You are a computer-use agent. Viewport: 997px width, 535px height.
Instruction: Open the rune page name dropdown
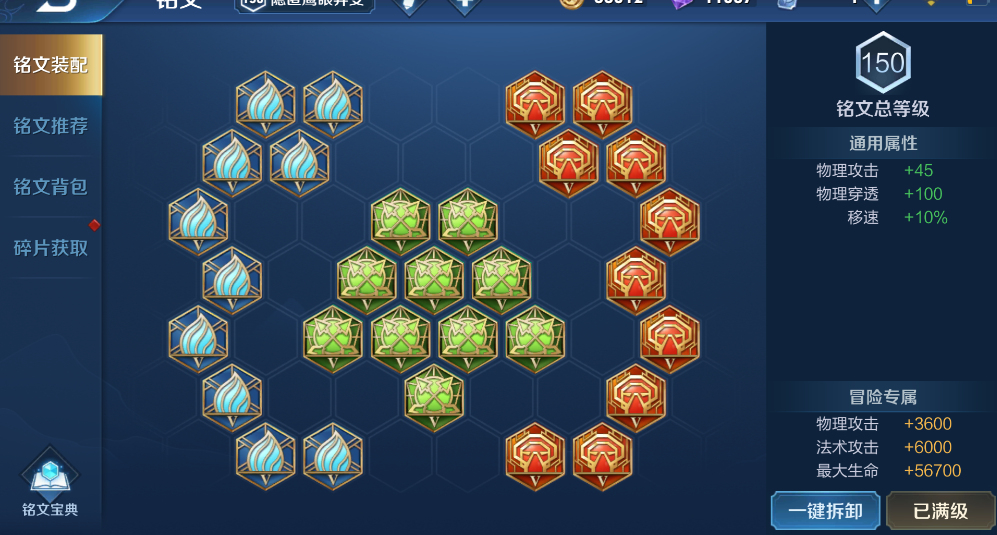tap(305, 4)
